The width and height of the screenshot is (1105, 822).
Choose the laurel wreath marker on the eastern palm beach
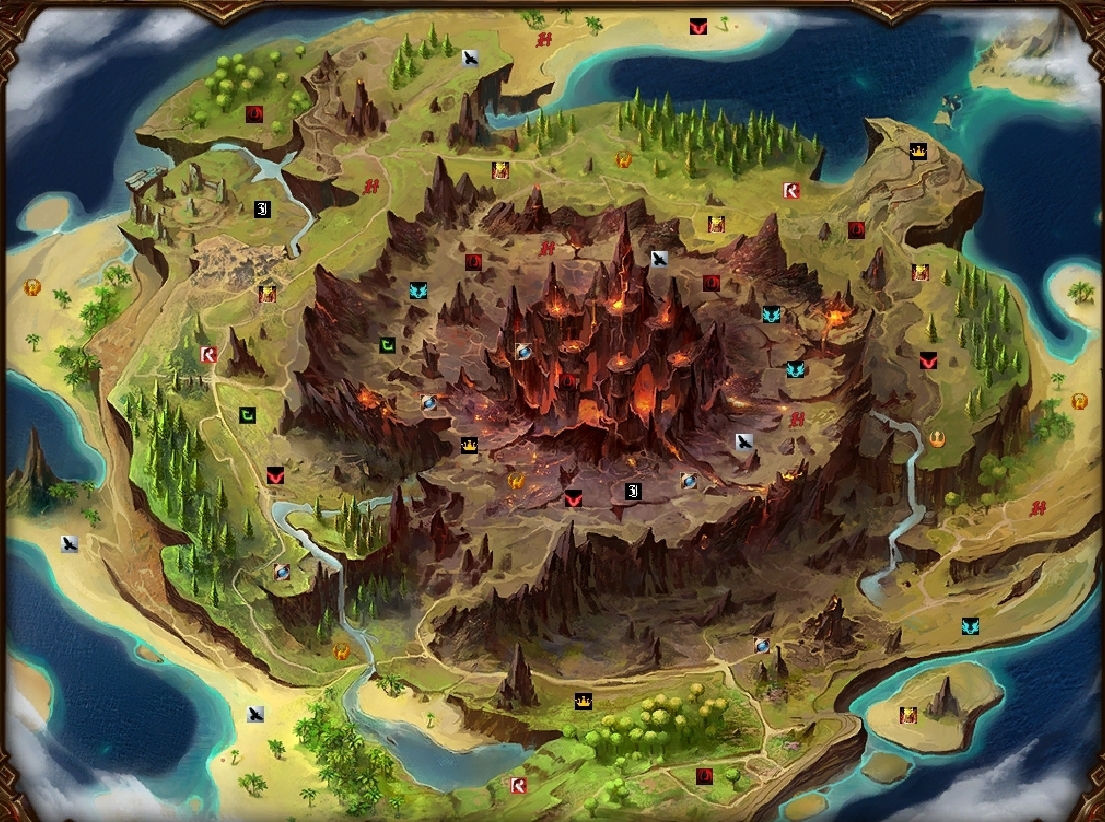coord(1079,401)
